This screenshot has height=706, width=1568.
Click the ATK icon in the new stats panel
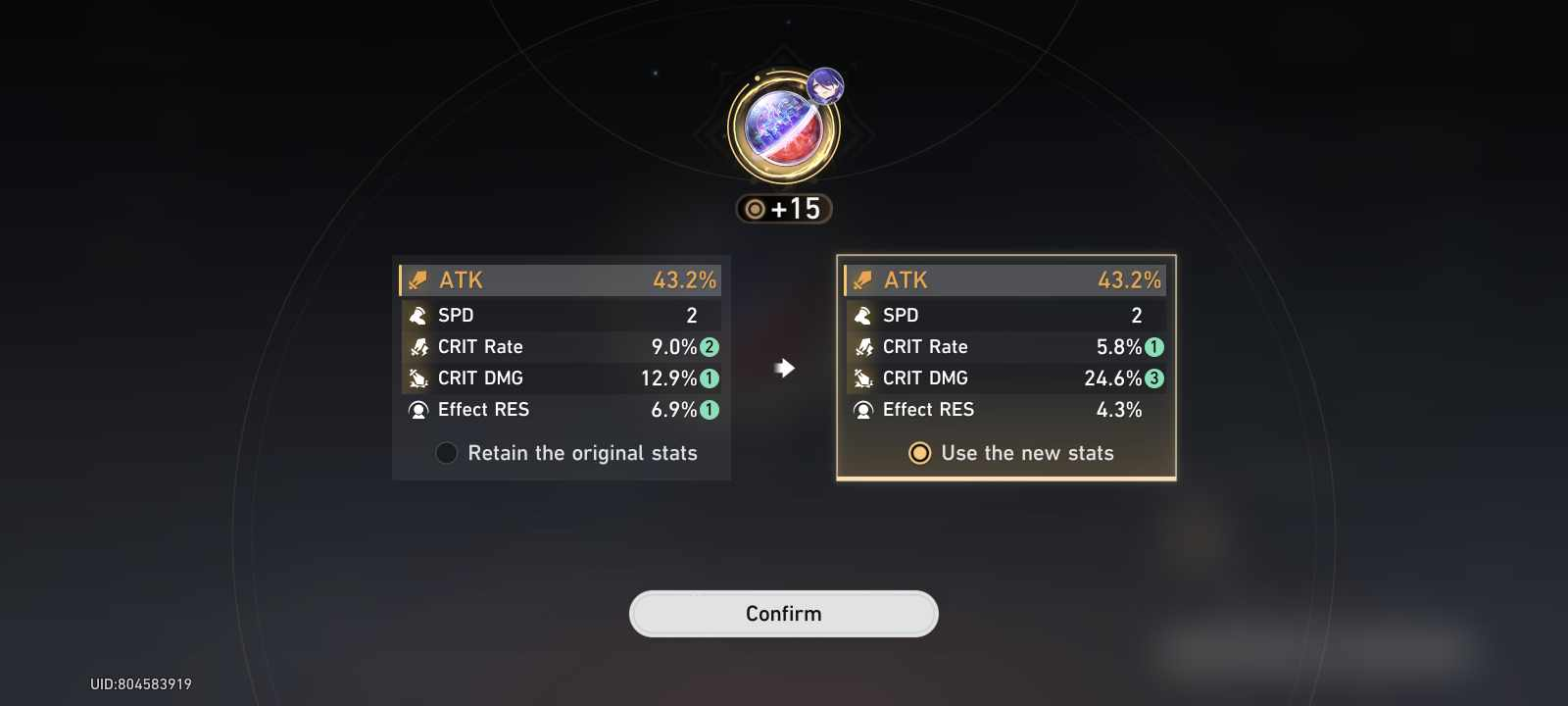coord(862,279)
